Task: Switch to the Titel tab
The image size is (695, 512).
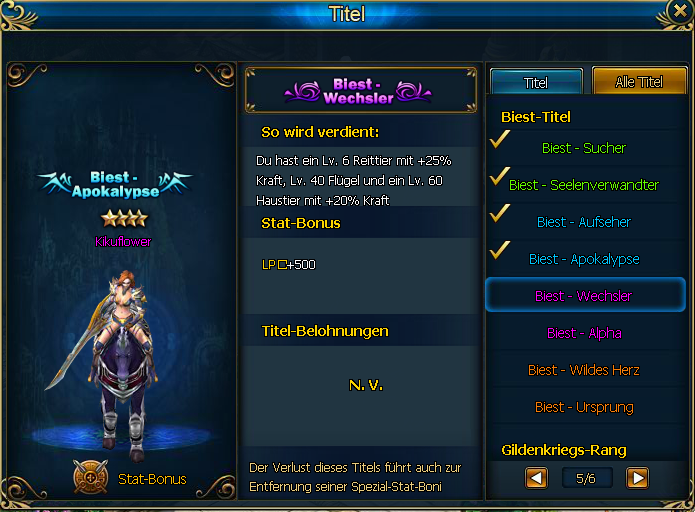Action: [x=536, y=82]
